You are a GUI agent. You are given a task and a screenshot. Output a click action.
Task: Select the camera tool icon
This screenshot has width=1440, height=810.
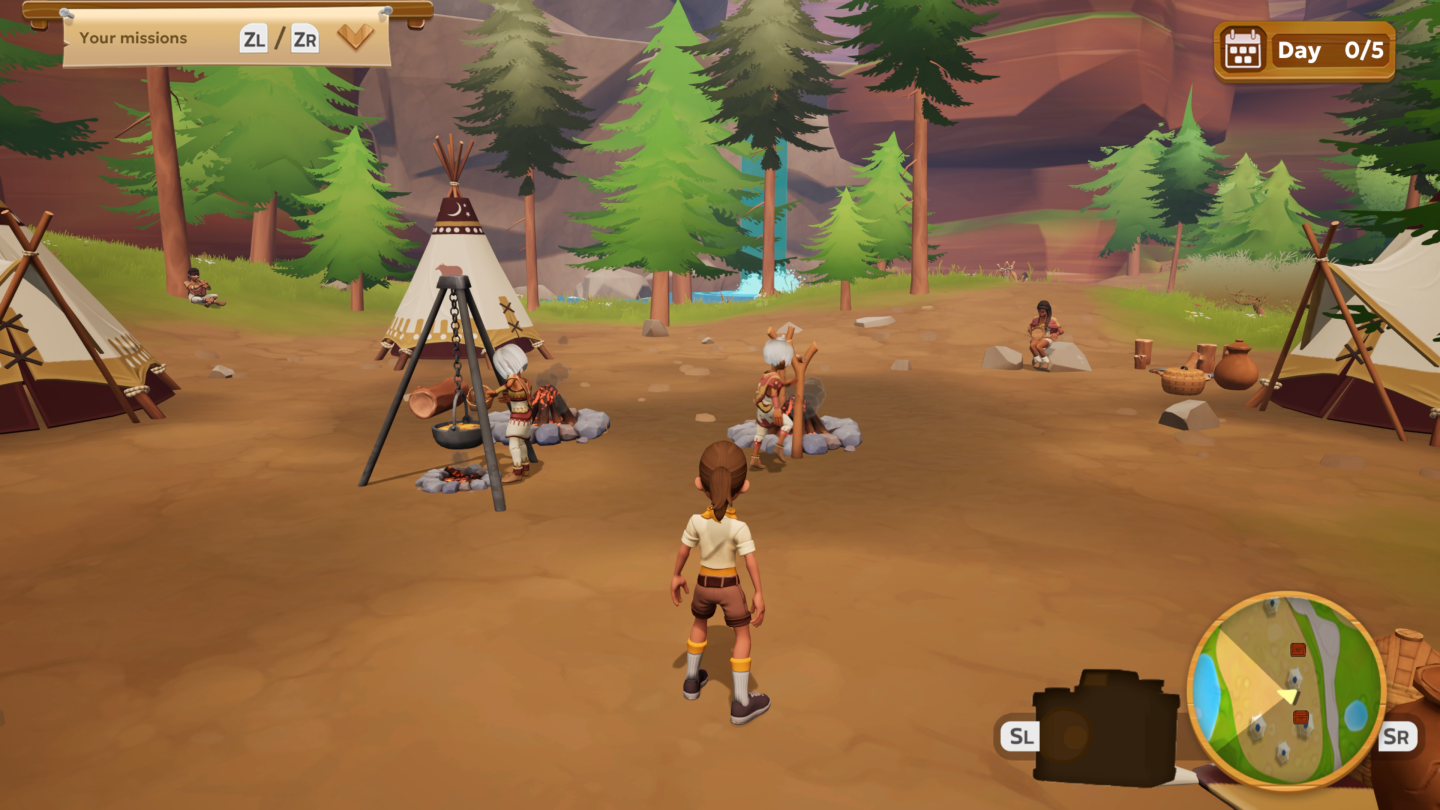[1105, 728]
